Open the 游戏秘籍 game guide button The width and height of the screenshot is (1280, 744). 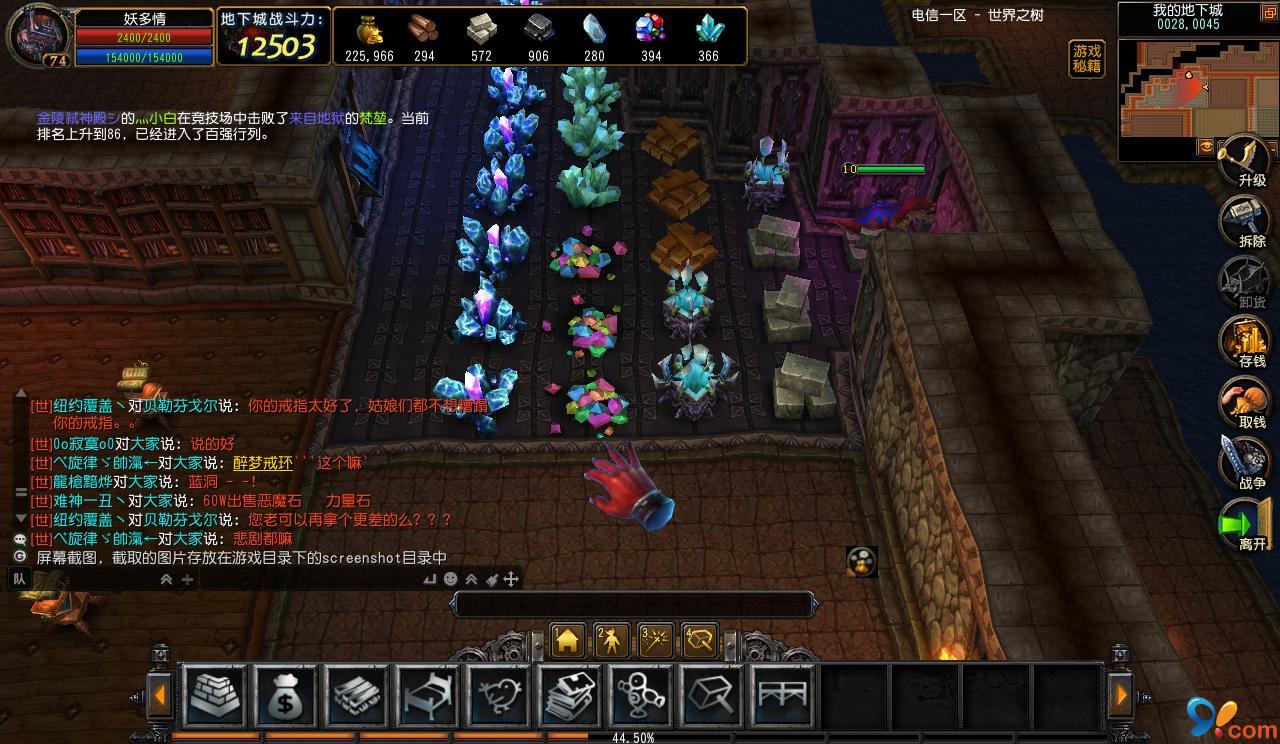tap(1087, 59)
